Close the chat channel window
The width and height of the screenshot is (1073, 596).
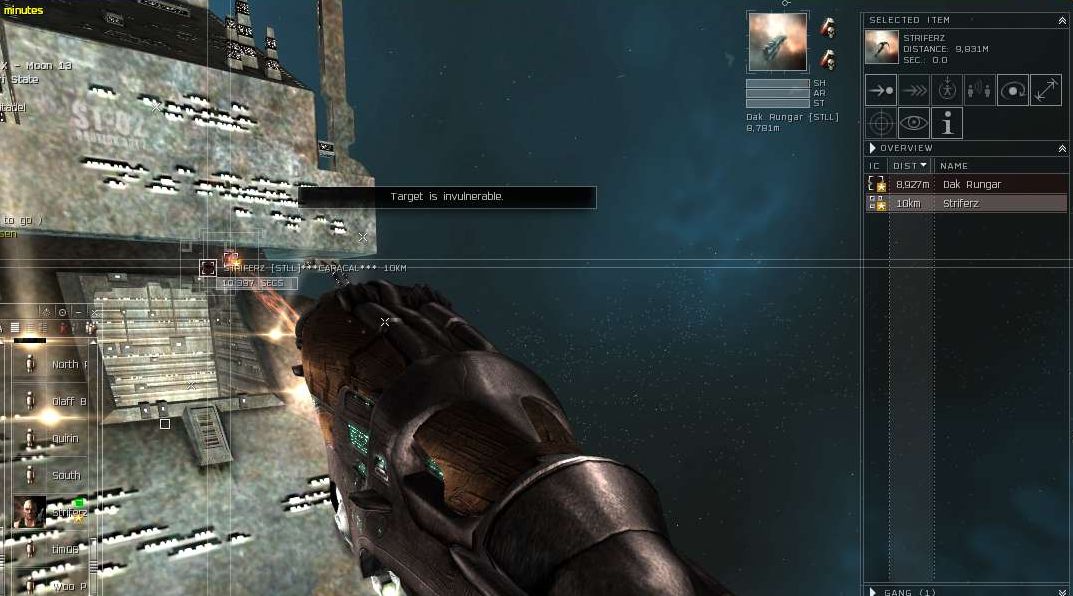[95, 313]
